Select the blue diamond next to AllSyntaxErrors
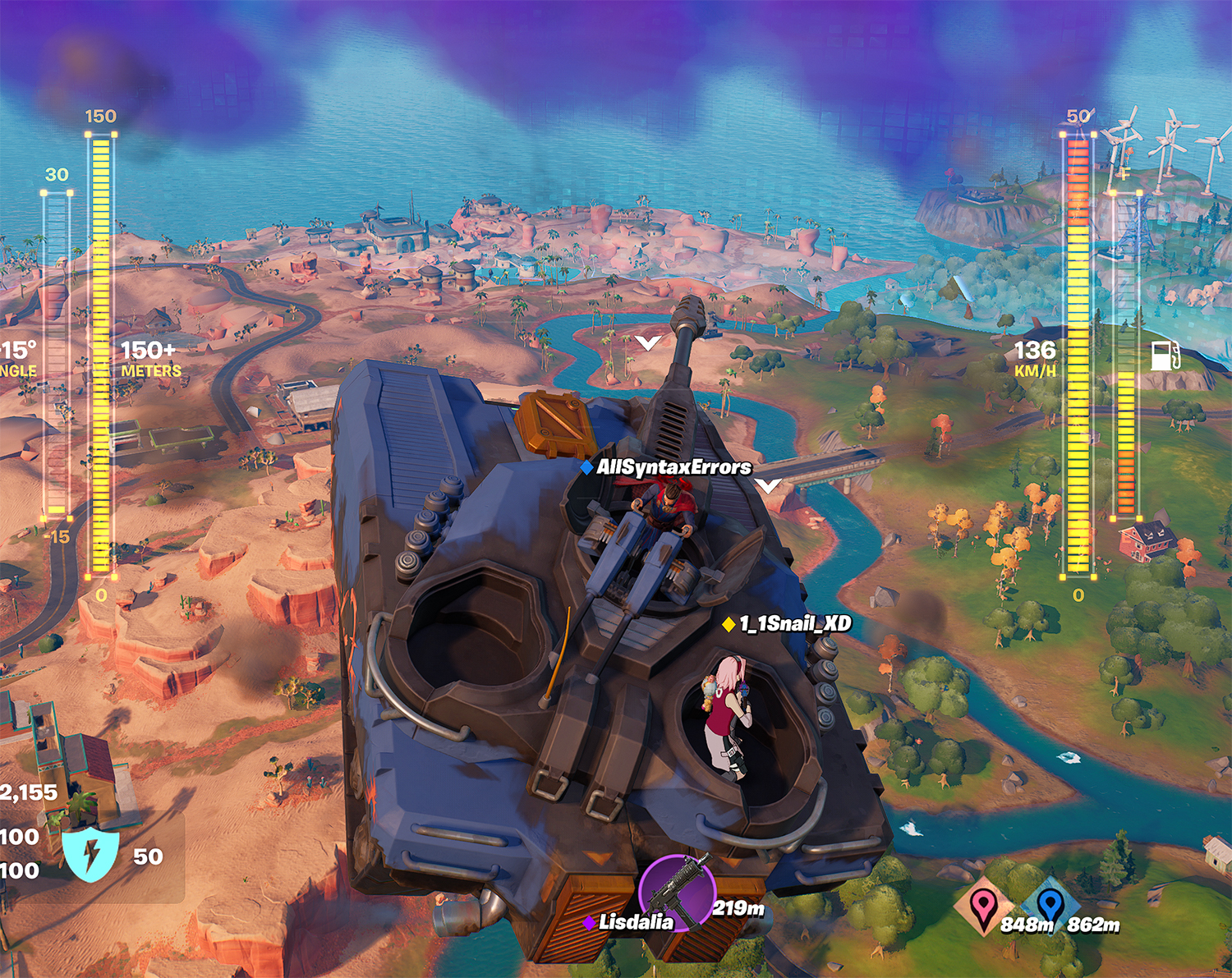 585,466
